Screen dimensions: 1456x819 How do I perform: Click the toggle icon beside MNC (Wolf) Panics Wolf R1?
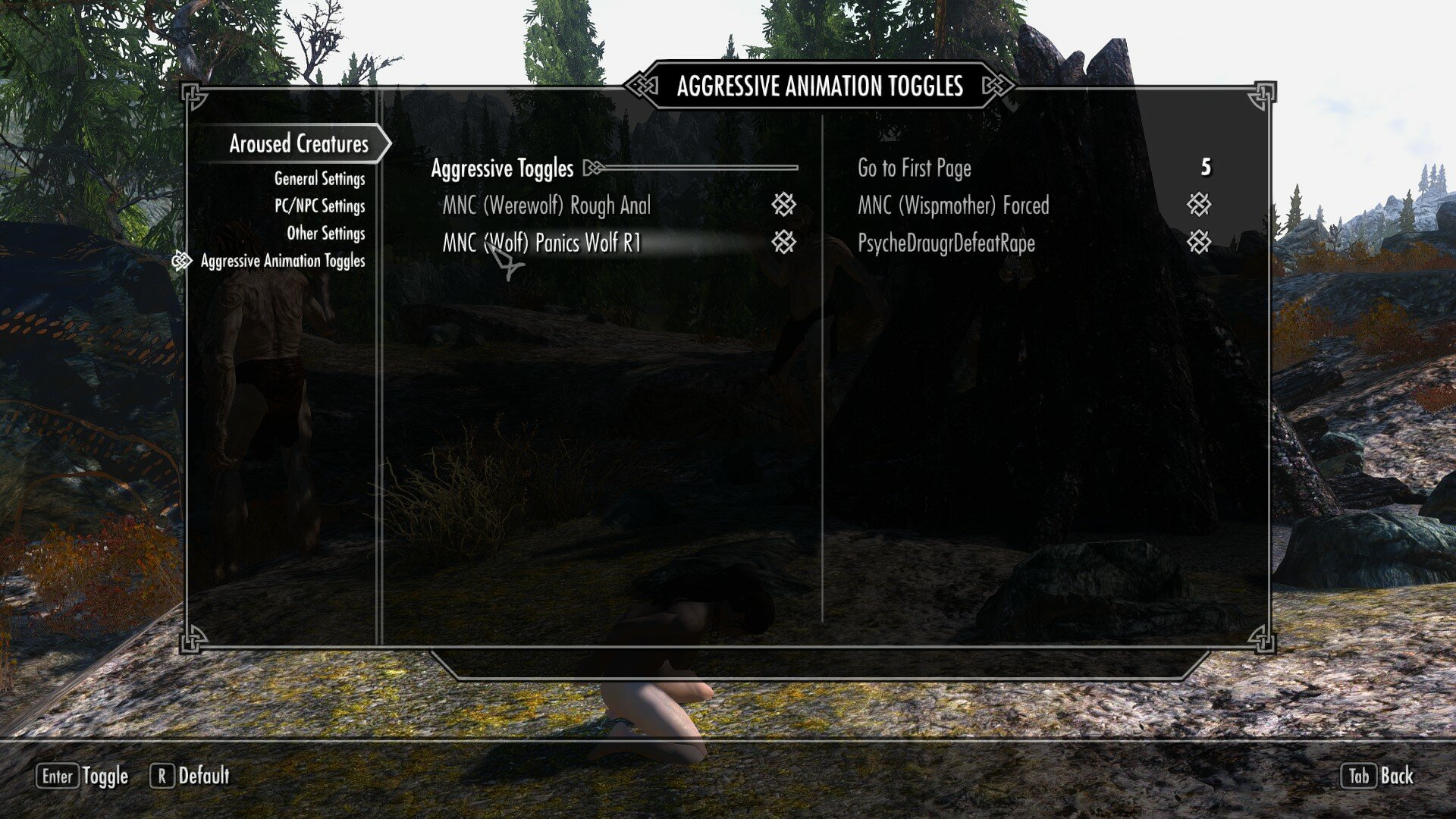785,243
